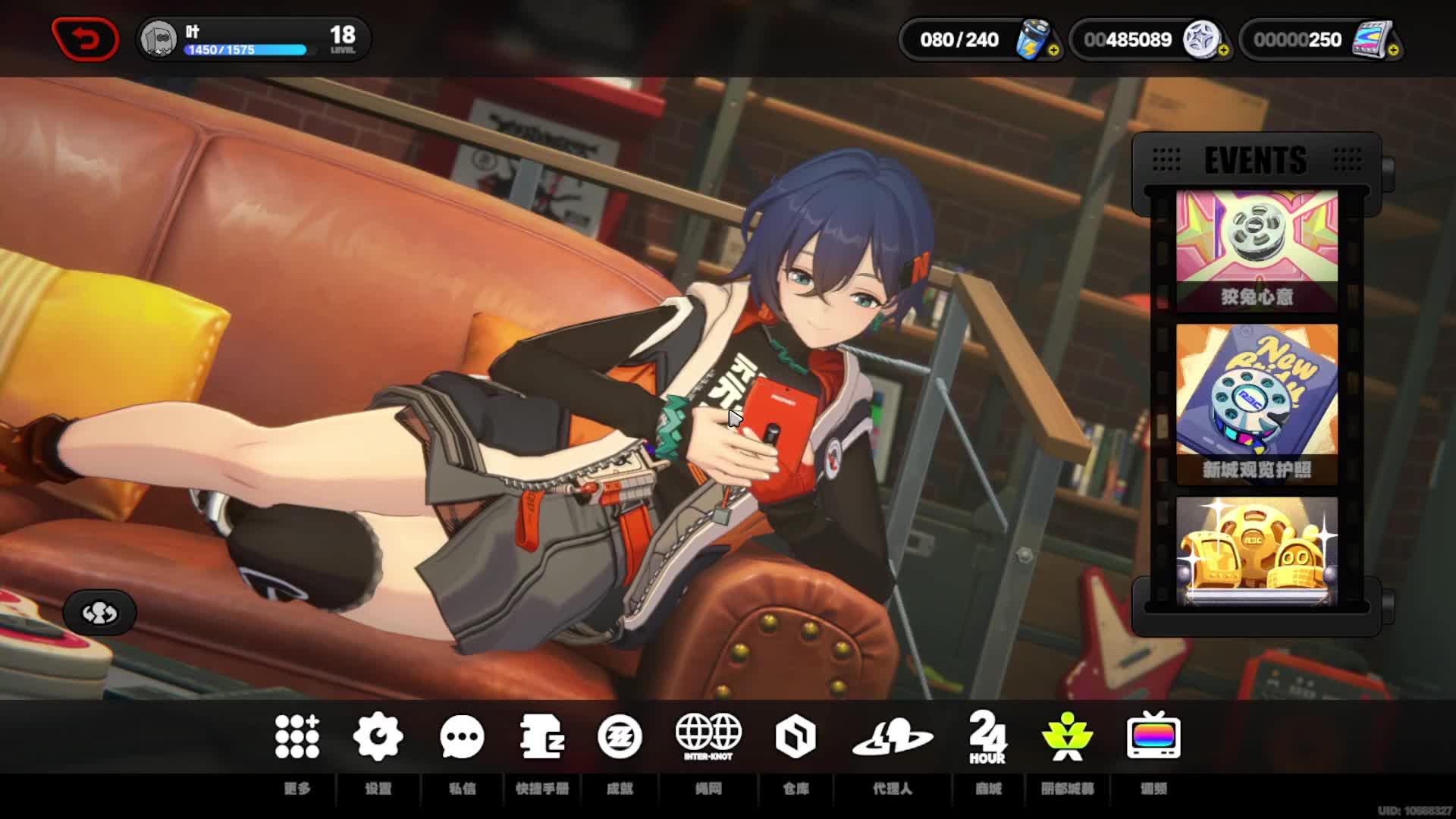Open 设置 (Settings) gear
The height and width of the screenshot is (819, 1456).
[378, 737]
